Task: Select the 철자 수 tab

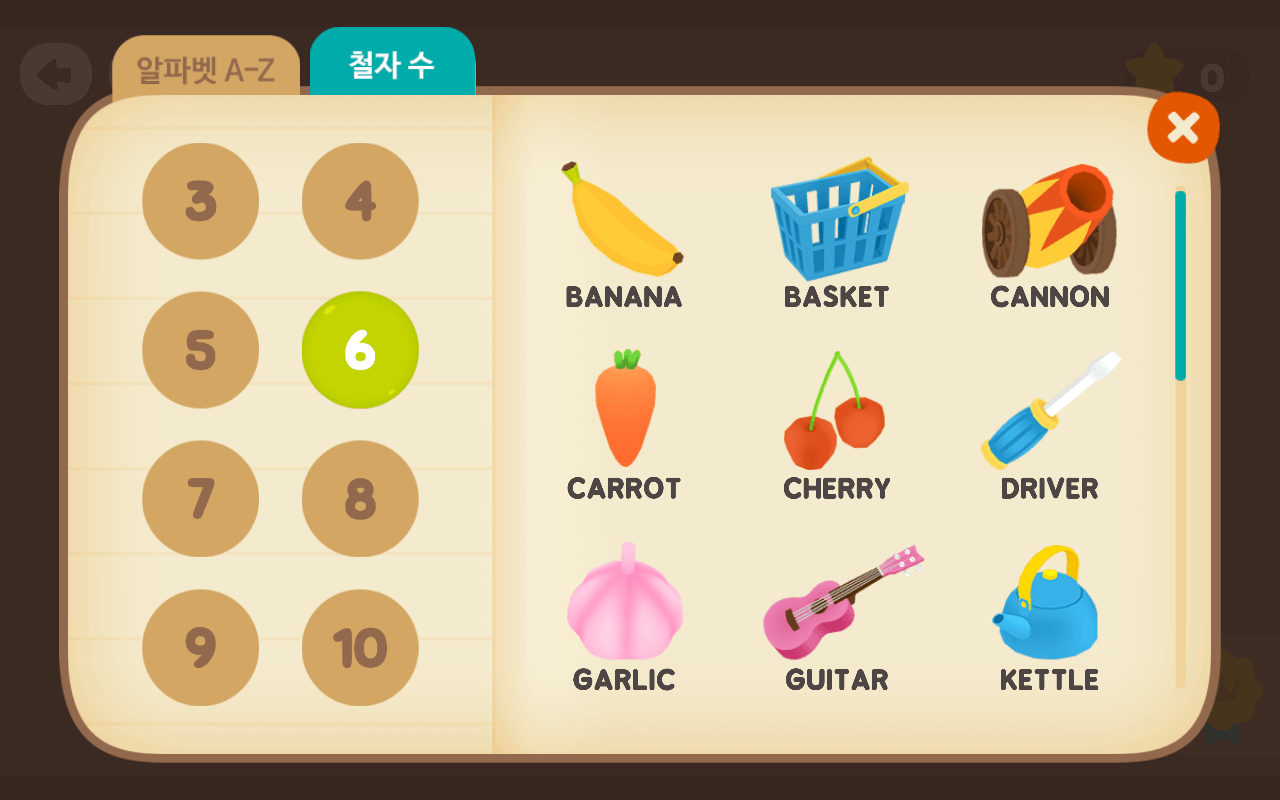Action: [392, 66]
